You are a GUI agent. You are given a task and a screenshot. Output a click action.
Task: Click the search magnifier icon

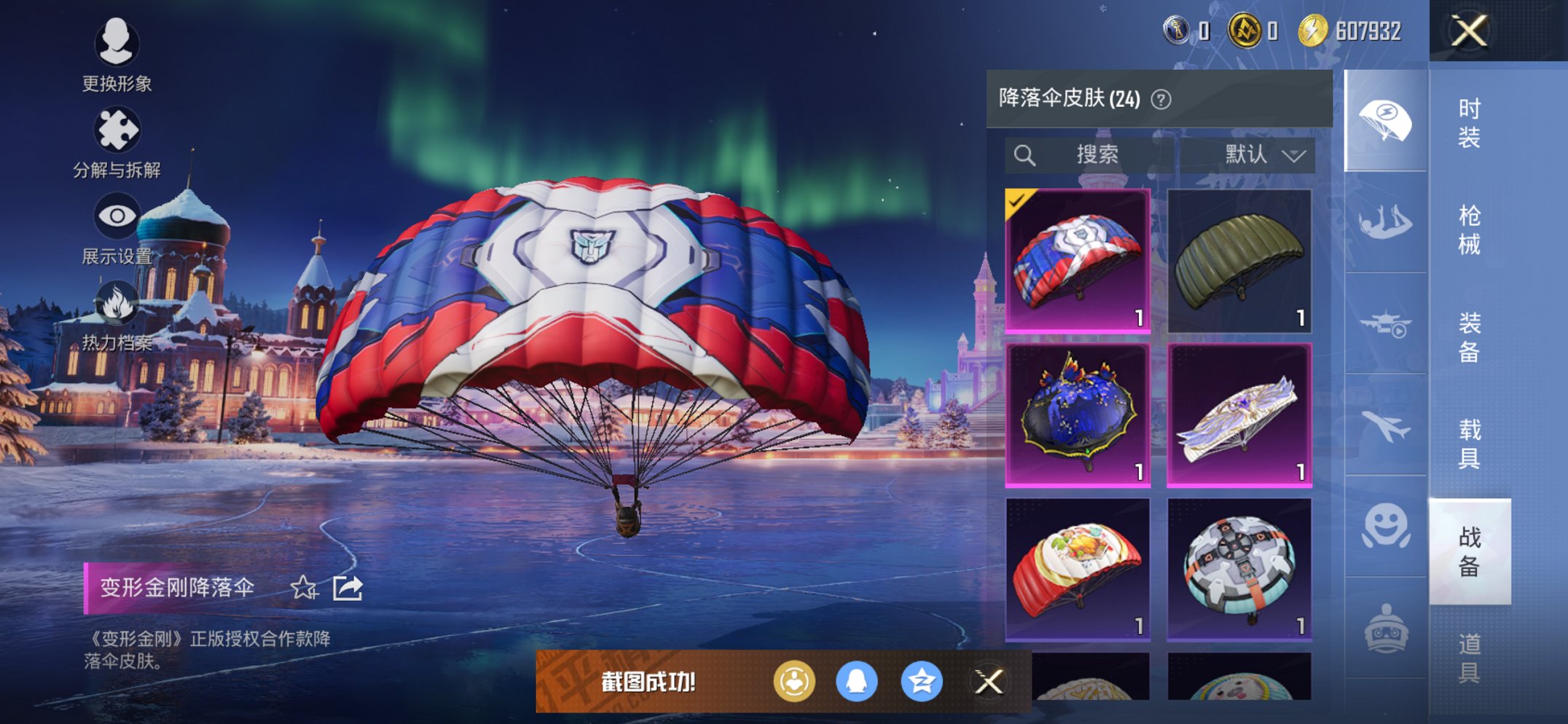click(x=1027, y=154)
